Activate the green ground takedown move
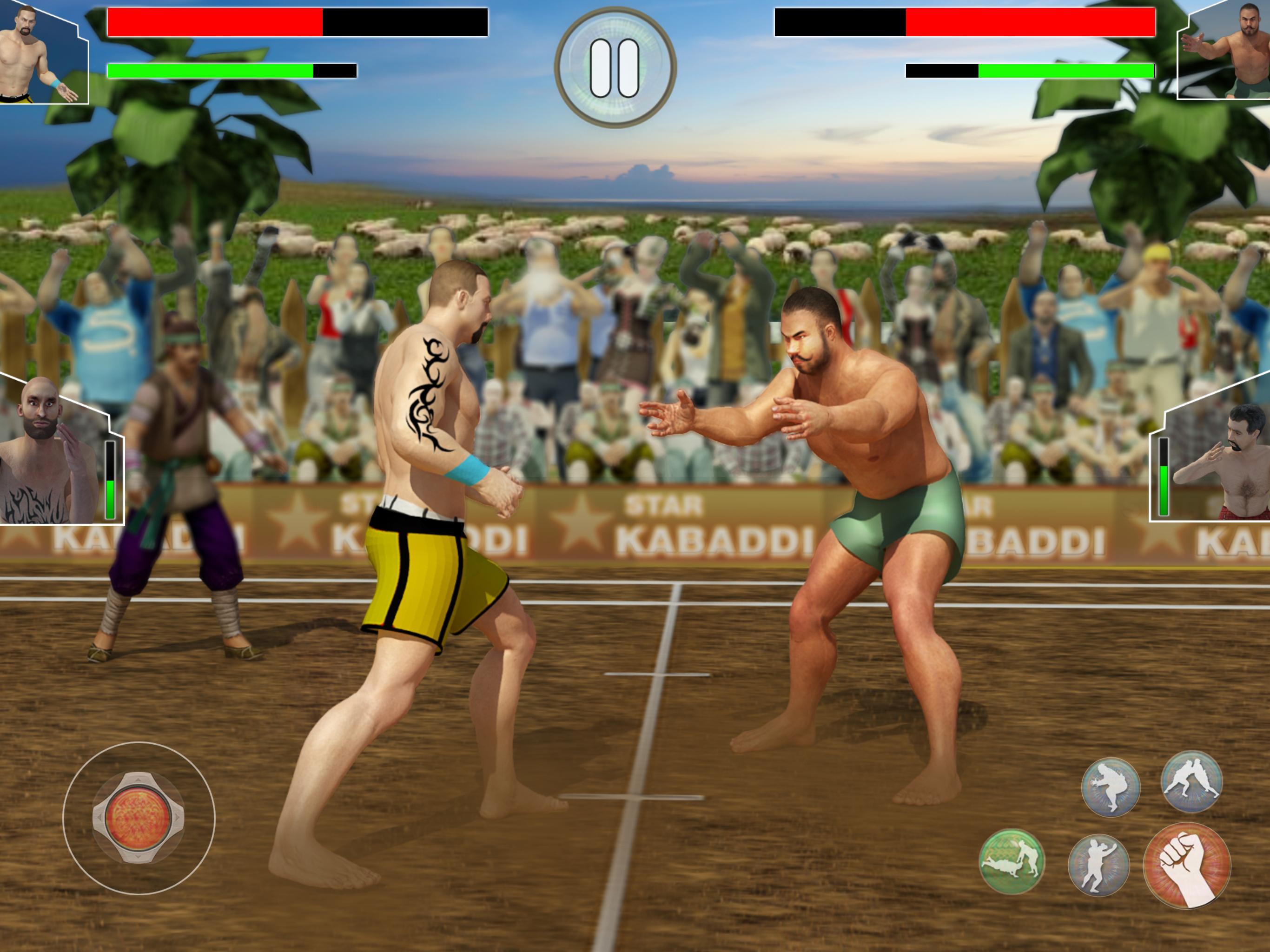1270x952 pixels. tap(1012, 861)
